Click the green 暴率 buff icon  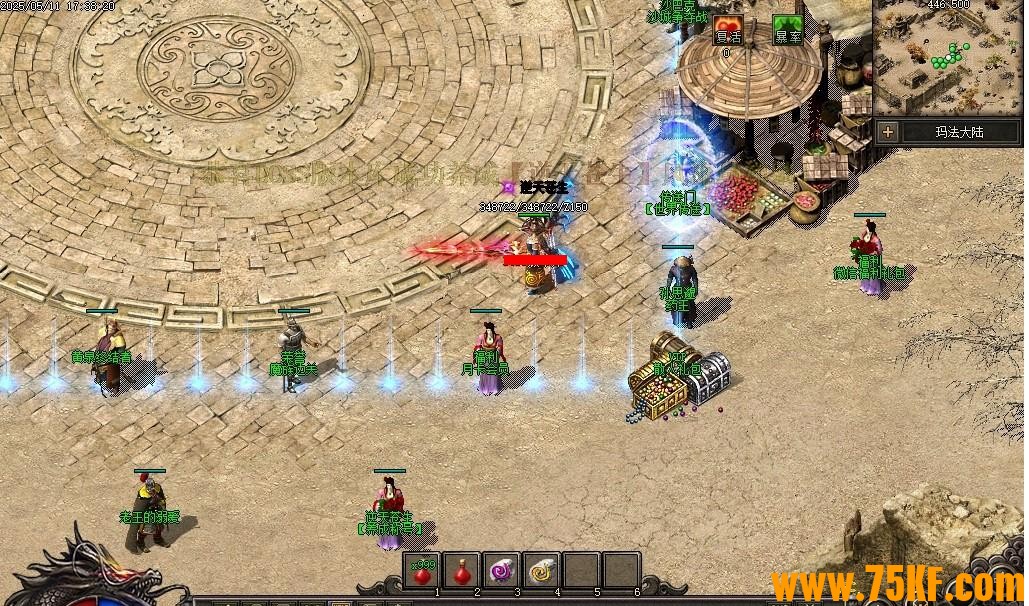point(788,31)
